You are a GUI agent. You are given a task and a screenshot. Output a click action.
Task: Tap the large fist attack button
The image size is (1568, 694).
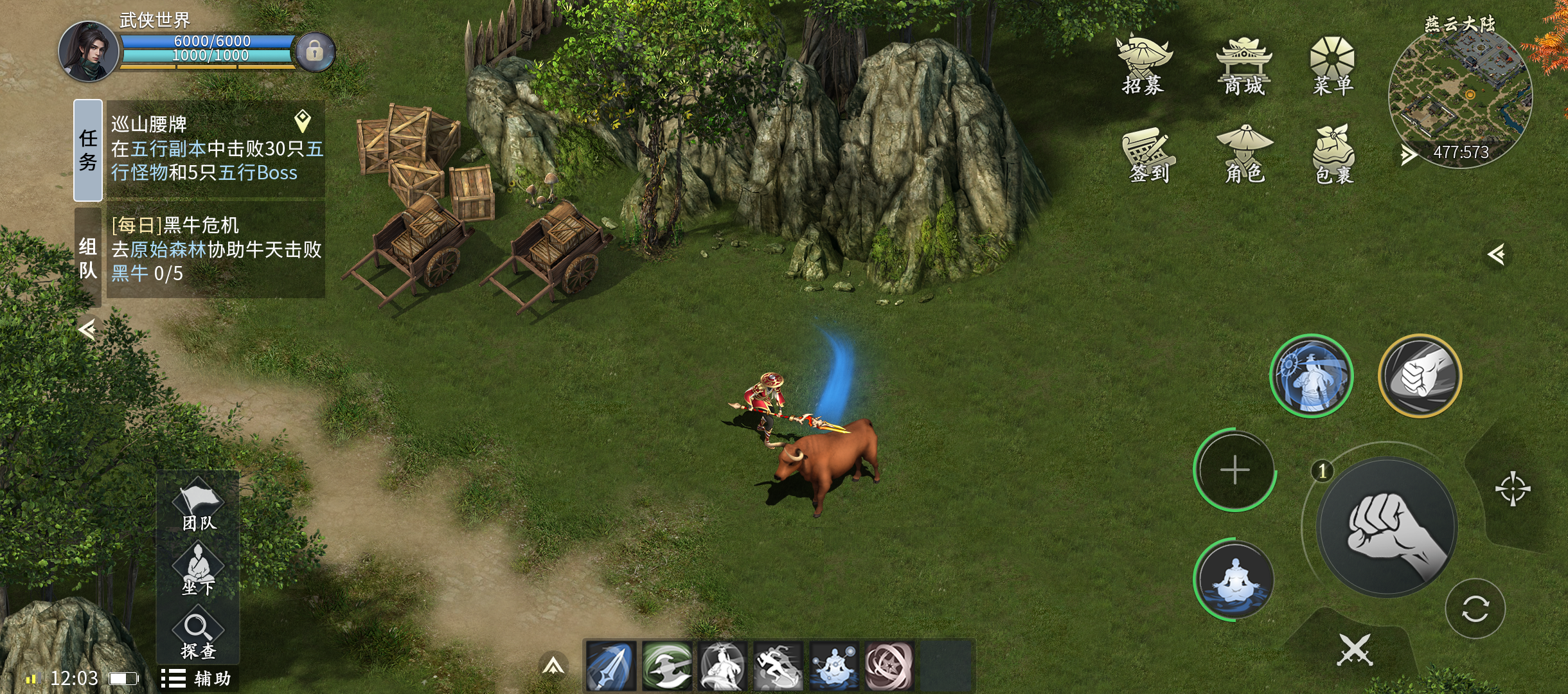(x=1387, y=527)
